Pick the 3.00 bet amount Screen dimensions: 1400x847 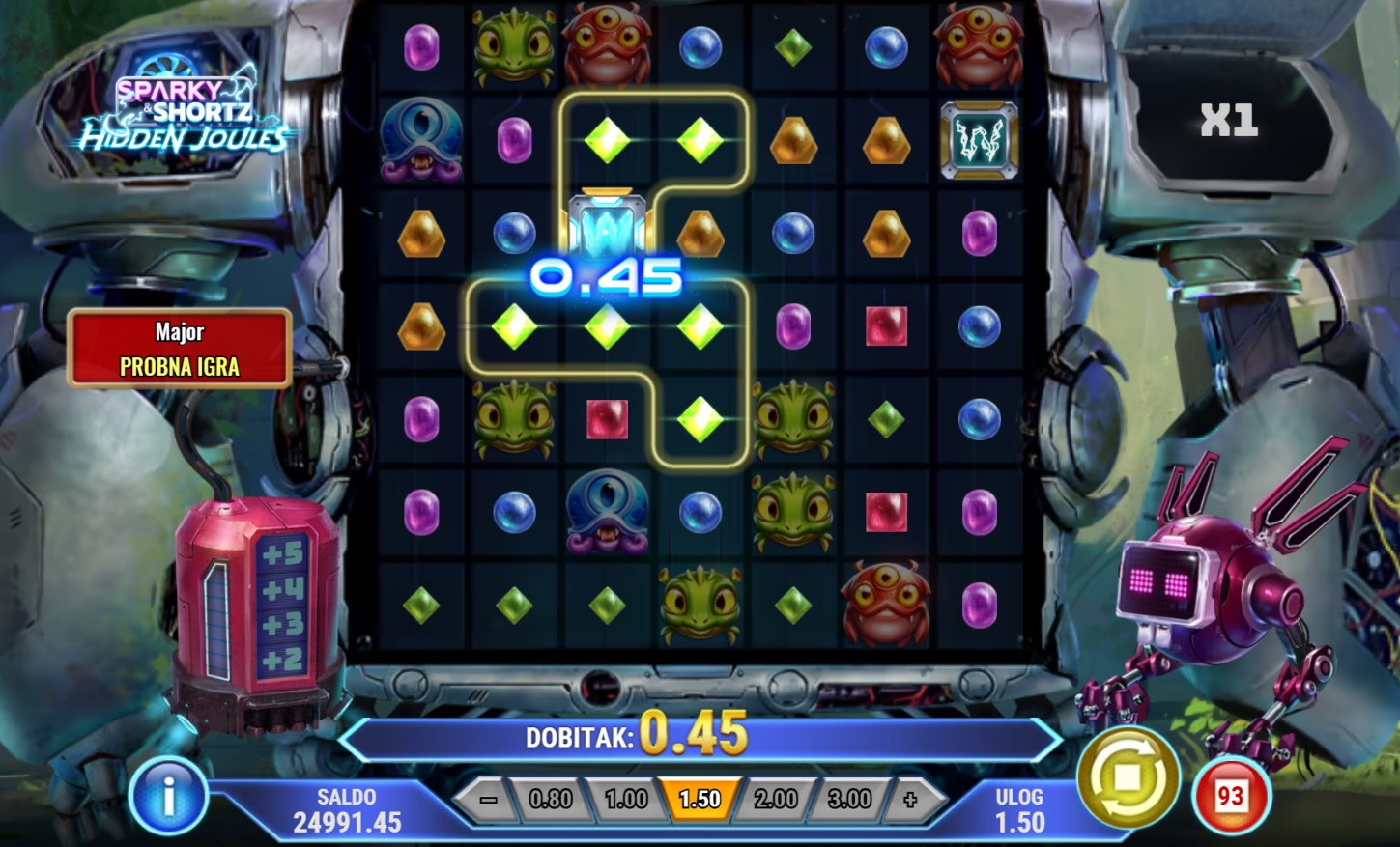(849, 800)
